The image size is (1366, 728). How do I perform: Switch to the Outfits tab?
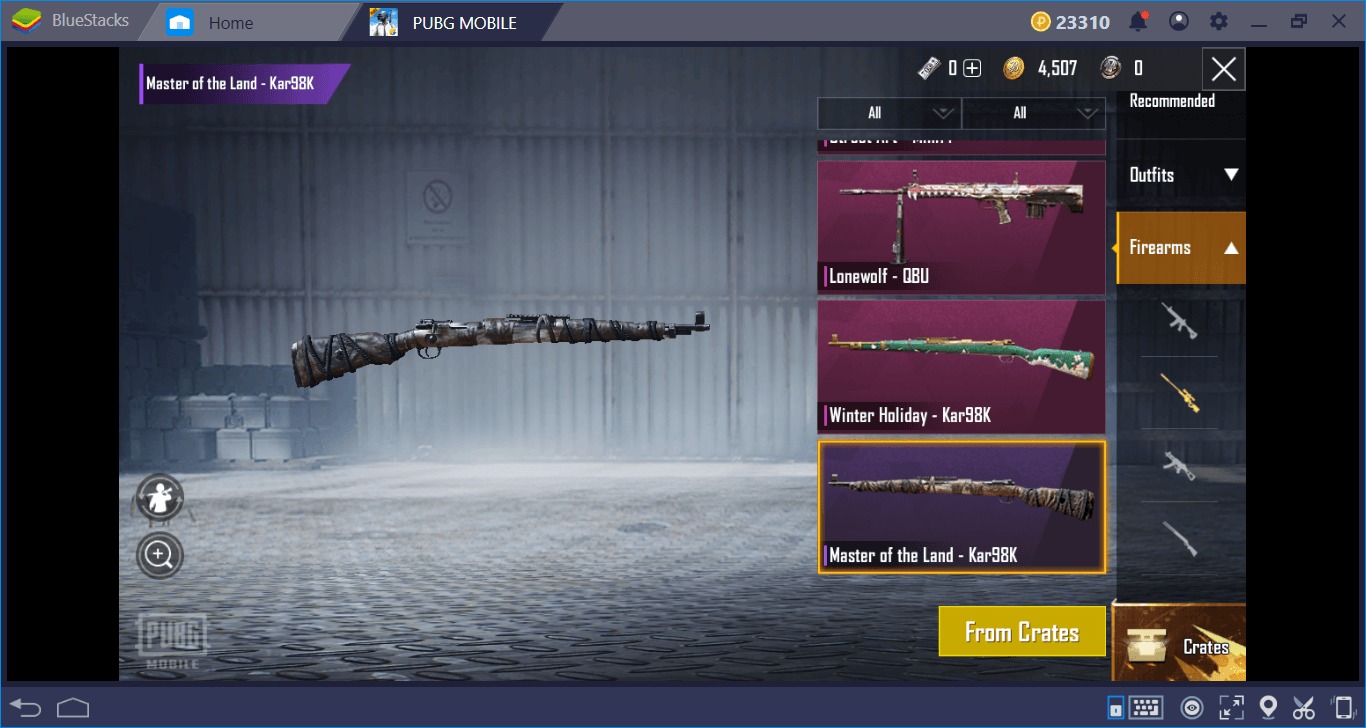click(1182, 174)
